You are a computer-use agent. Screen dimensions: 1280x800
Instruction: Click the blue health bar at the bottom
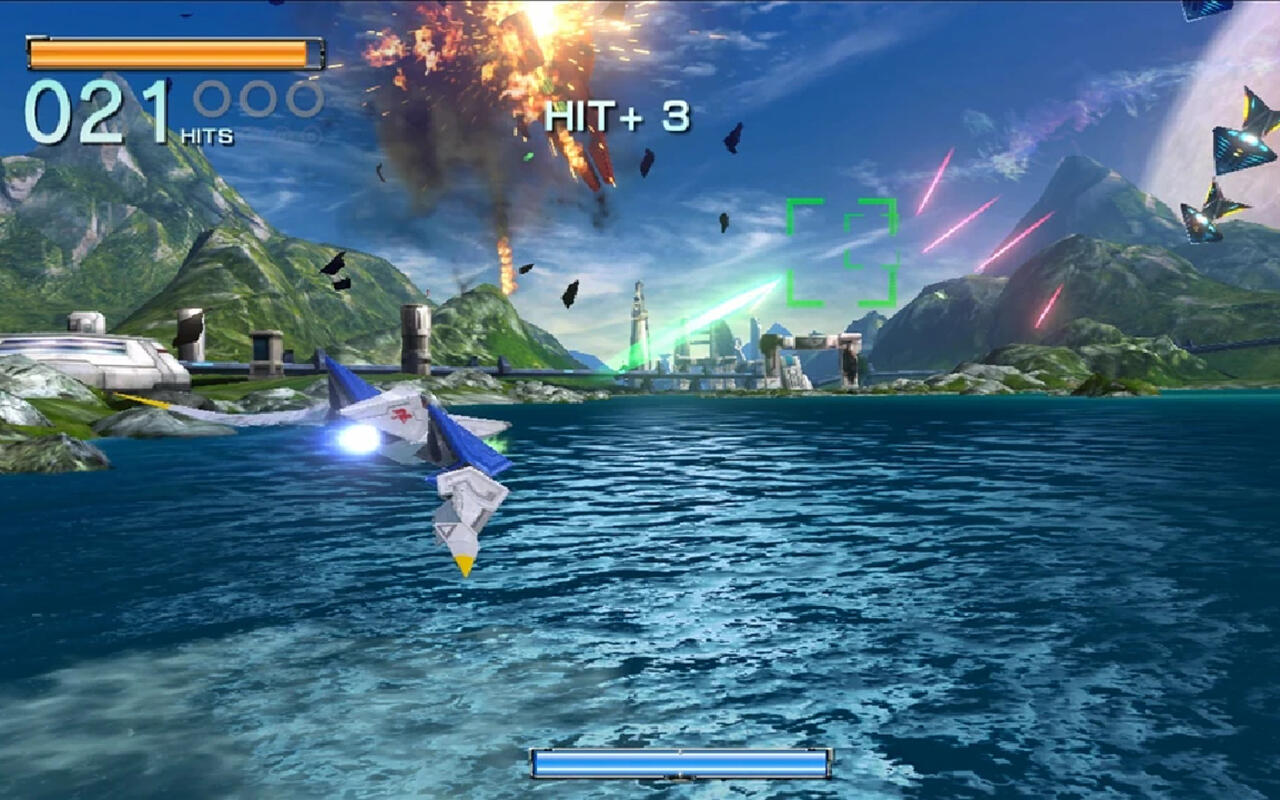coord(680,764)
